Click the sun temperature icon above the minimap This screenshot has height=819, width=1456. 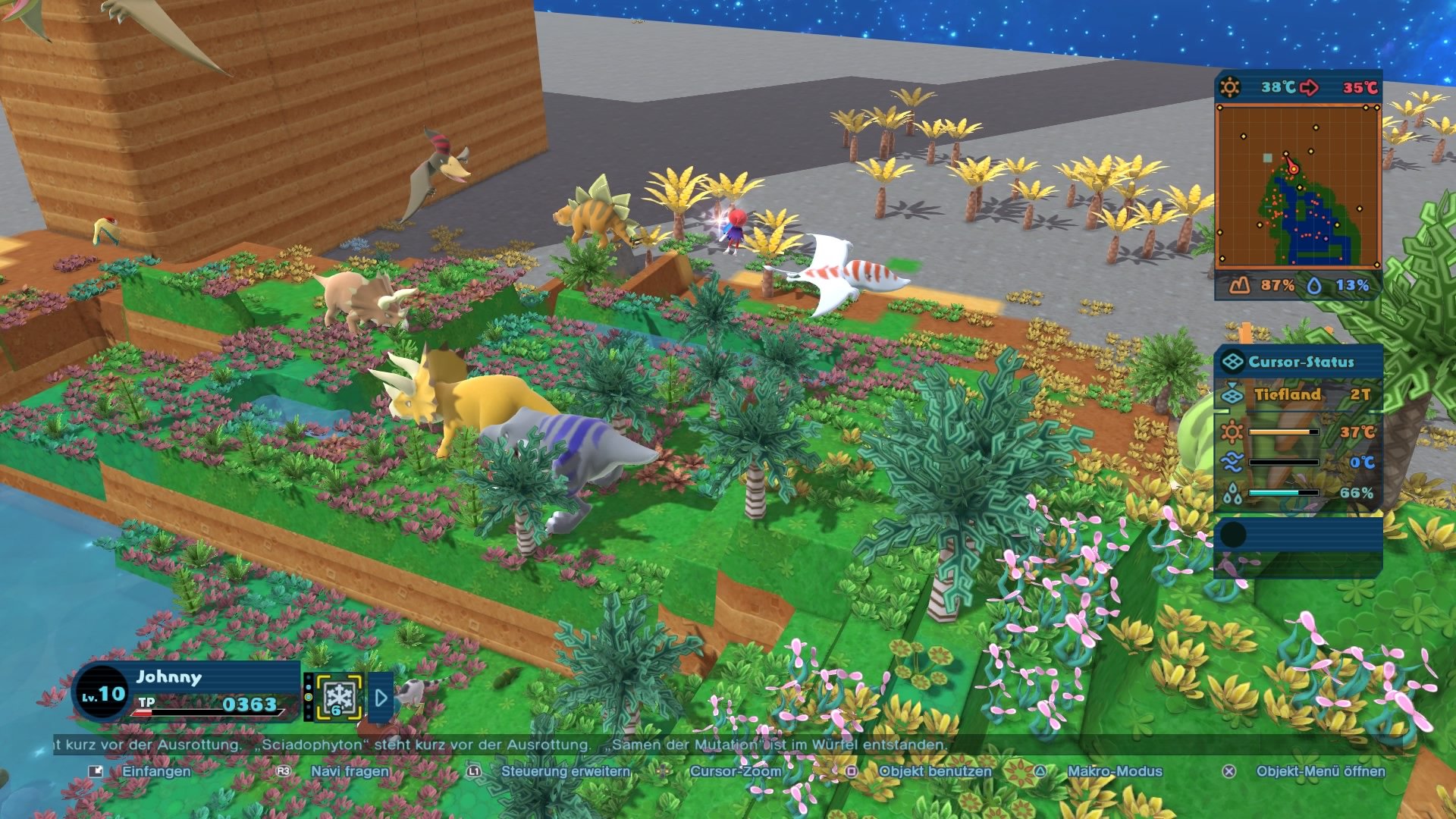pyautogui.click(x=1230, y=86)
